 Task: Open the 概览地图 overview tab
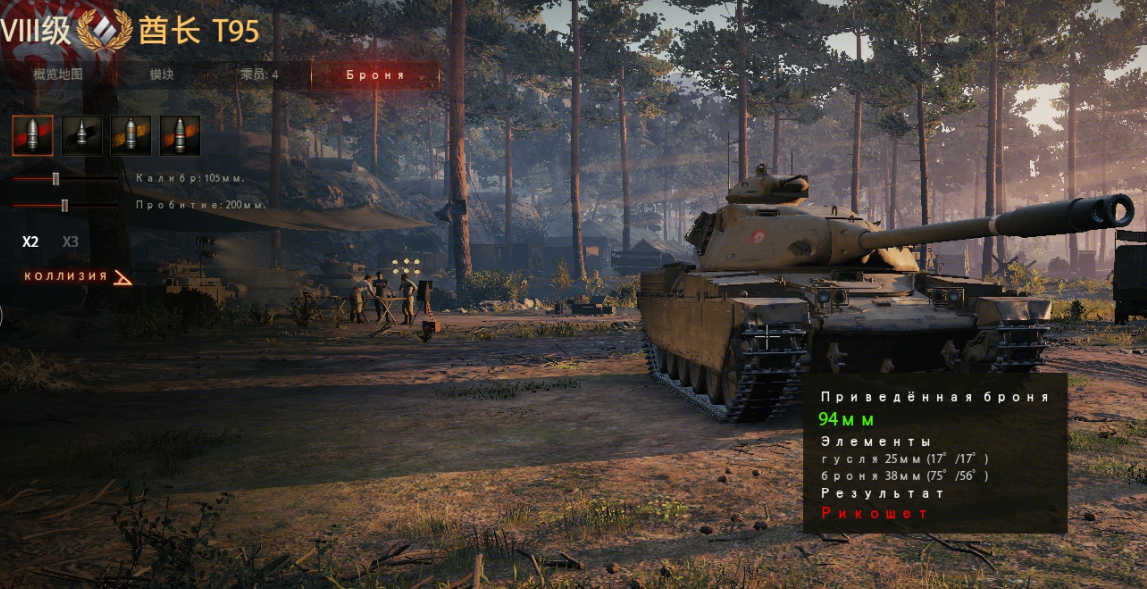[58, 75]
